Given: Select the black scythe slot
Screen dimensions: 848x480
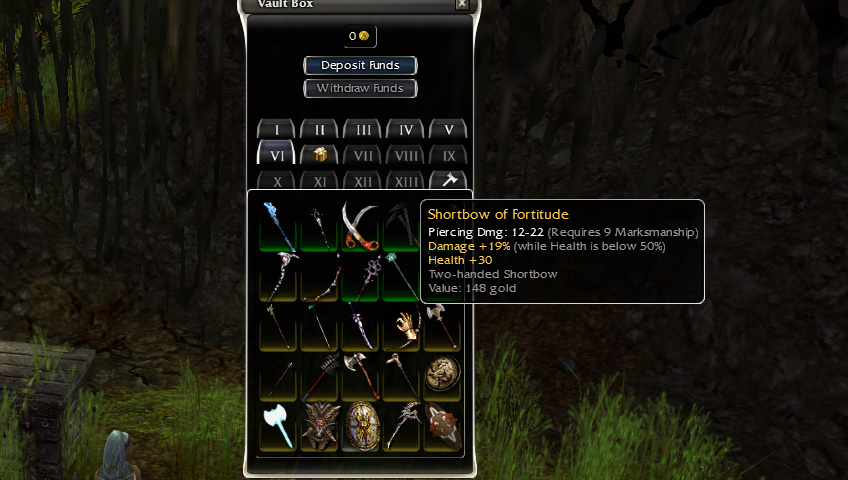Looking at the screenshot, I should pos(402,224).
